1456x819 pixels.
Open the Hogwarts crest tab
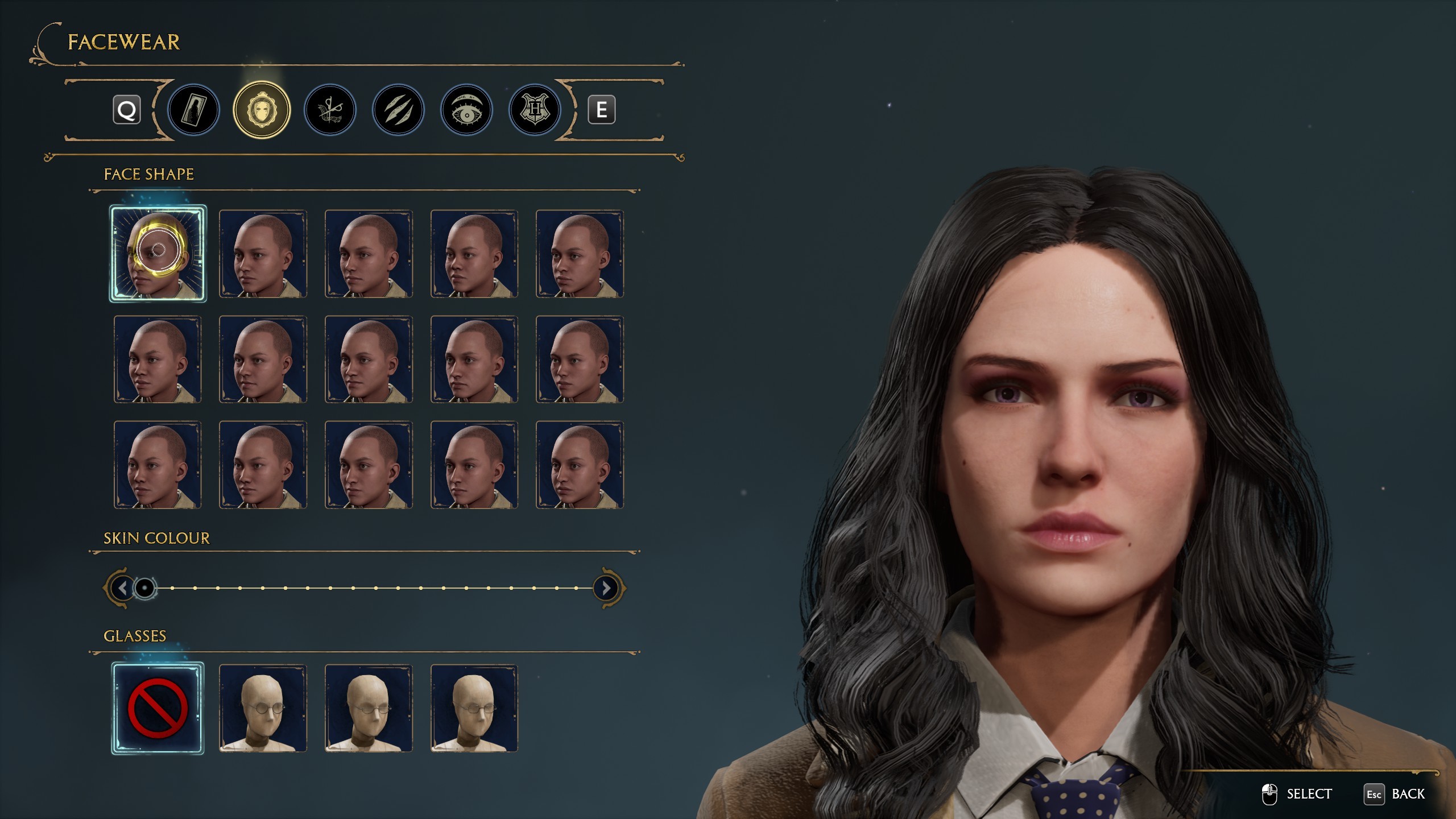click(535, 110)
